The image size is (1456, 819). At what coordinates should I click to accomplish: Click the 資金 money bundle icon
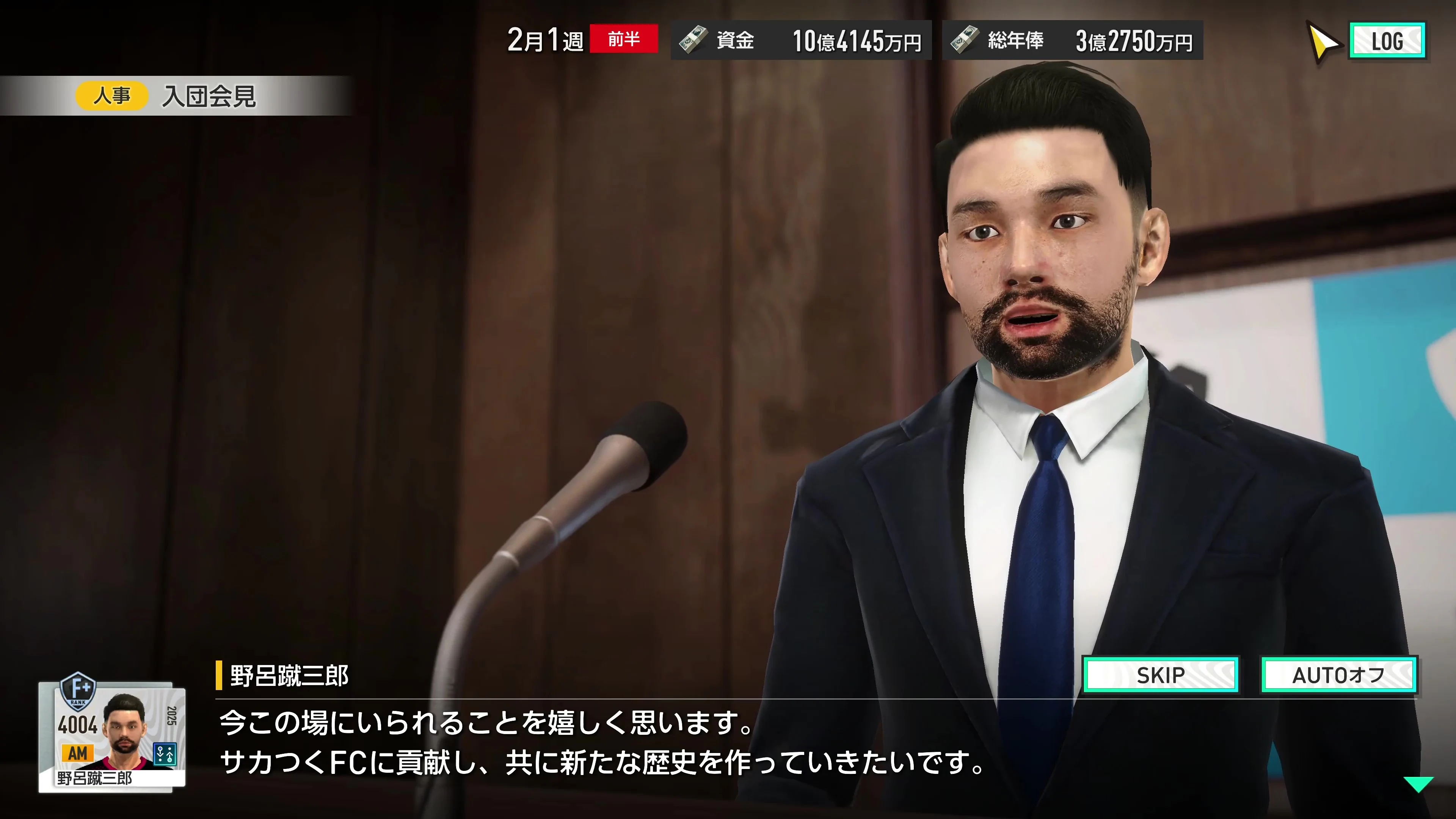[x=692, y=40]
